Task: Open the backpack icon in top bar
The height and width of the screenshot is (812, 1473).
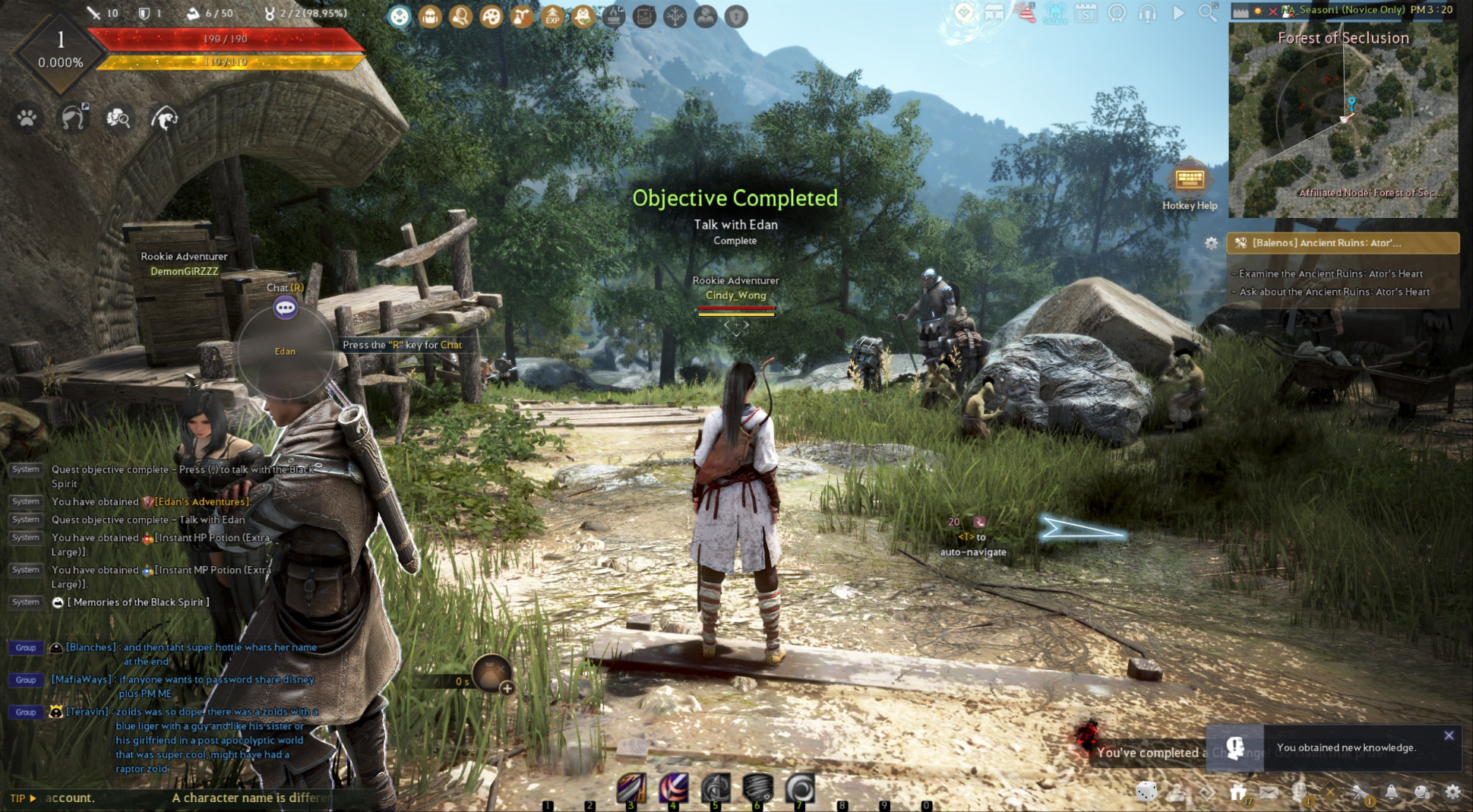Action: click(430, 16)
